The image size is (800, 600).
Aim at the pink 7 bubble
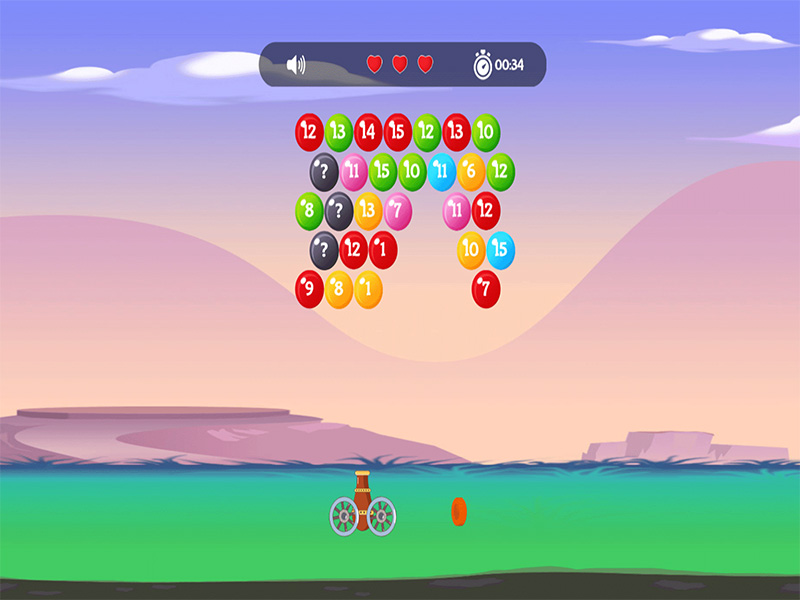(398, 211)
